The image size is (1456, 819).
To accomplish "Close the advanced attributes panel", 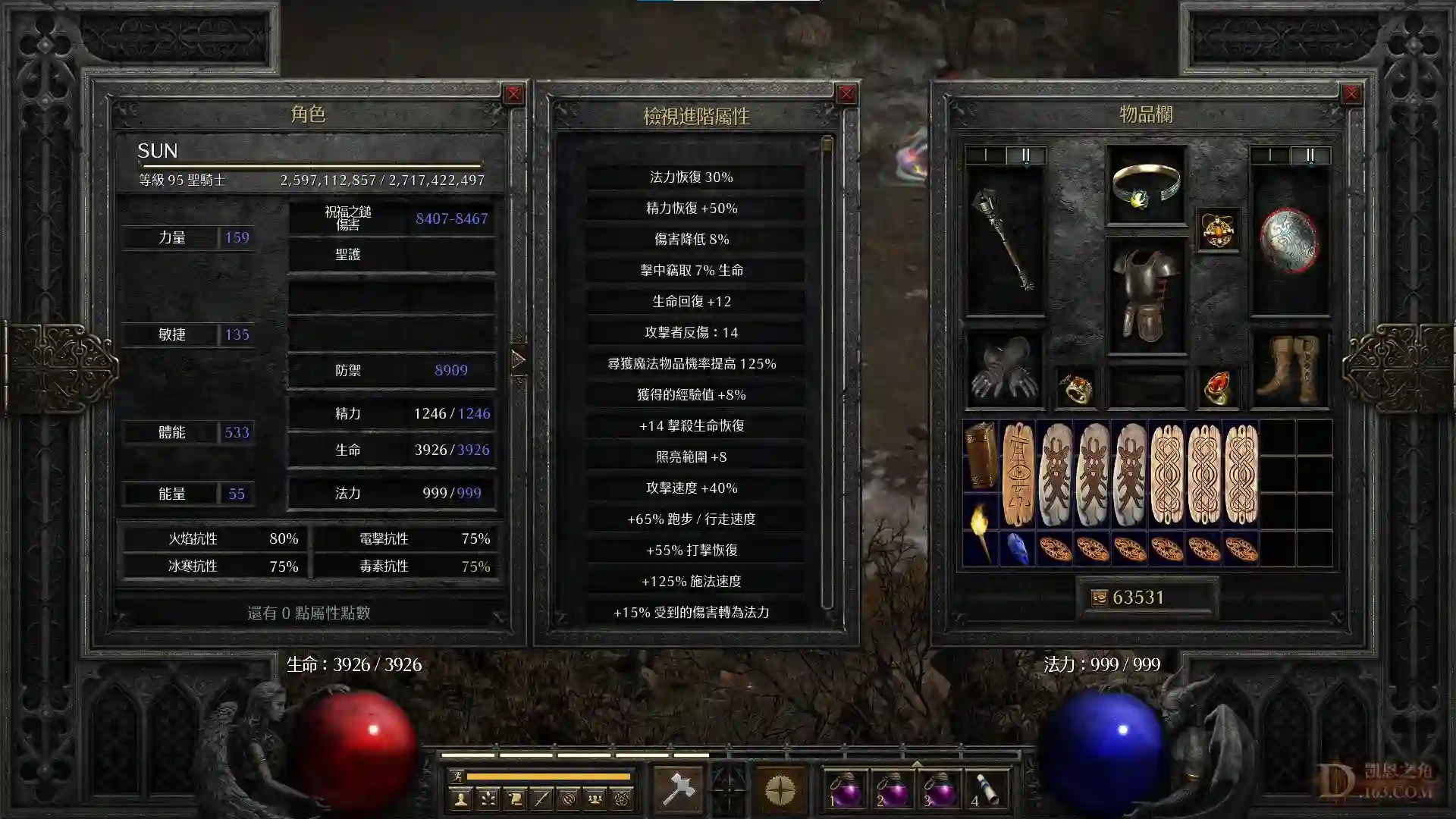I will click(x=847, y=93).
